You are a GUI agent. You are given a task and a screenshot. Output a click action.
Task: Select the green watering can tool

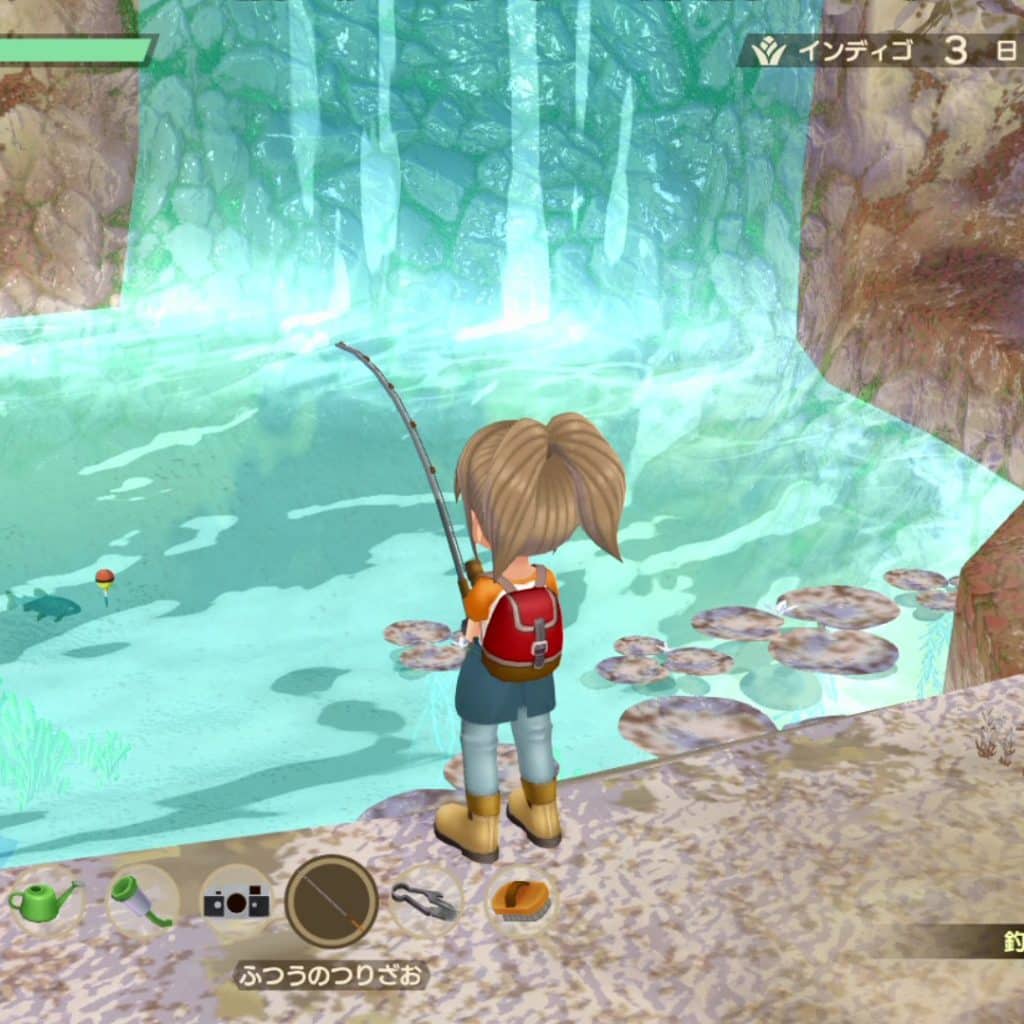pyautogui.click(x=44, y=901)
